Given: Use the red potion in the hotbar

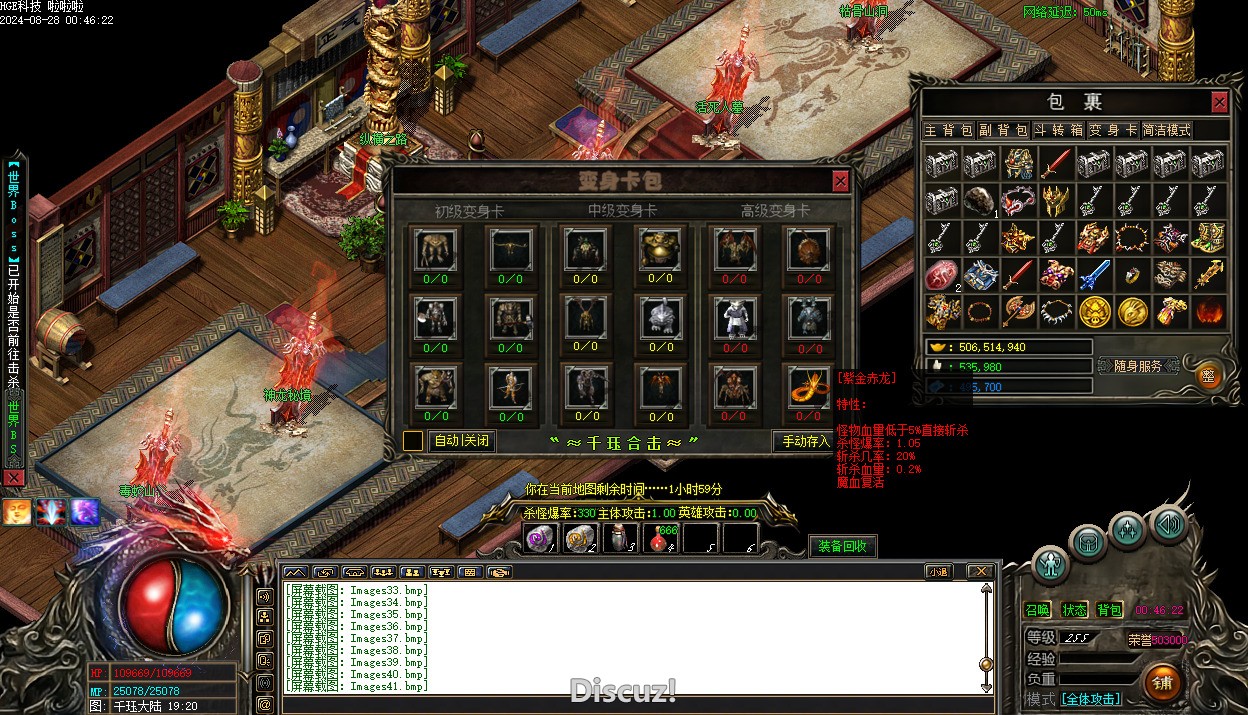Looking at the screenshot, I should tap(661, 539).
